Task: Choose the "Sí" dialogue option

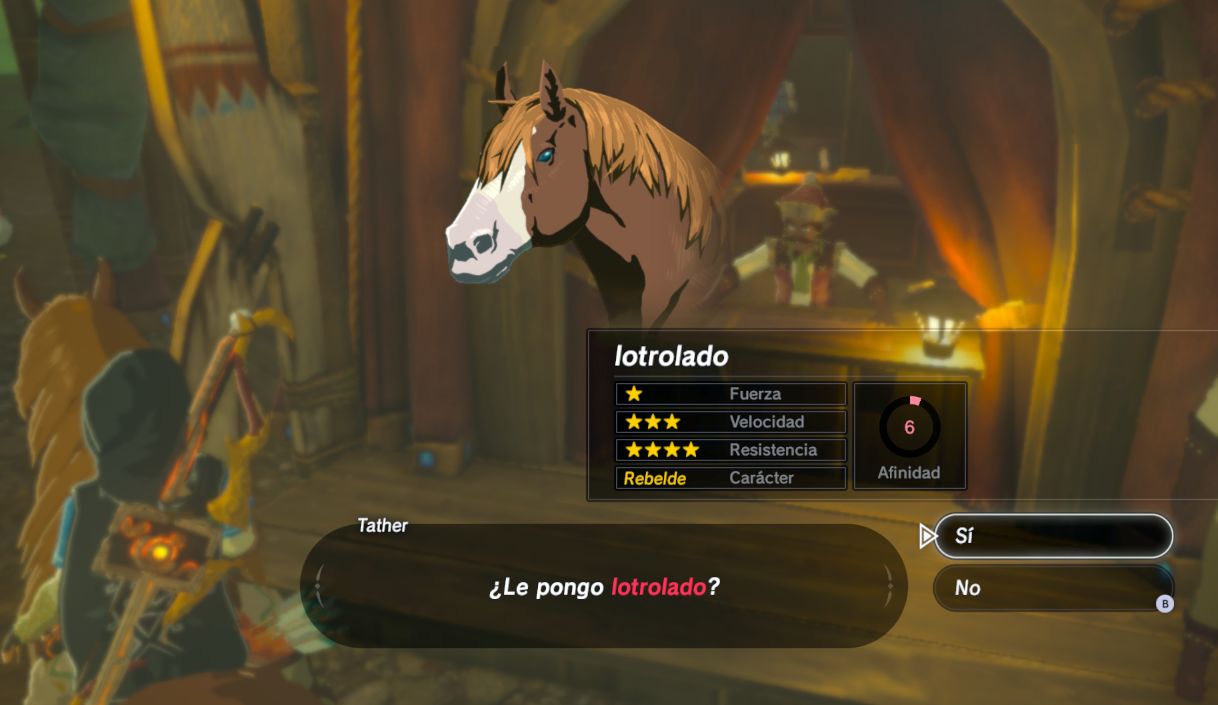Action: (x=1052, y=536)
